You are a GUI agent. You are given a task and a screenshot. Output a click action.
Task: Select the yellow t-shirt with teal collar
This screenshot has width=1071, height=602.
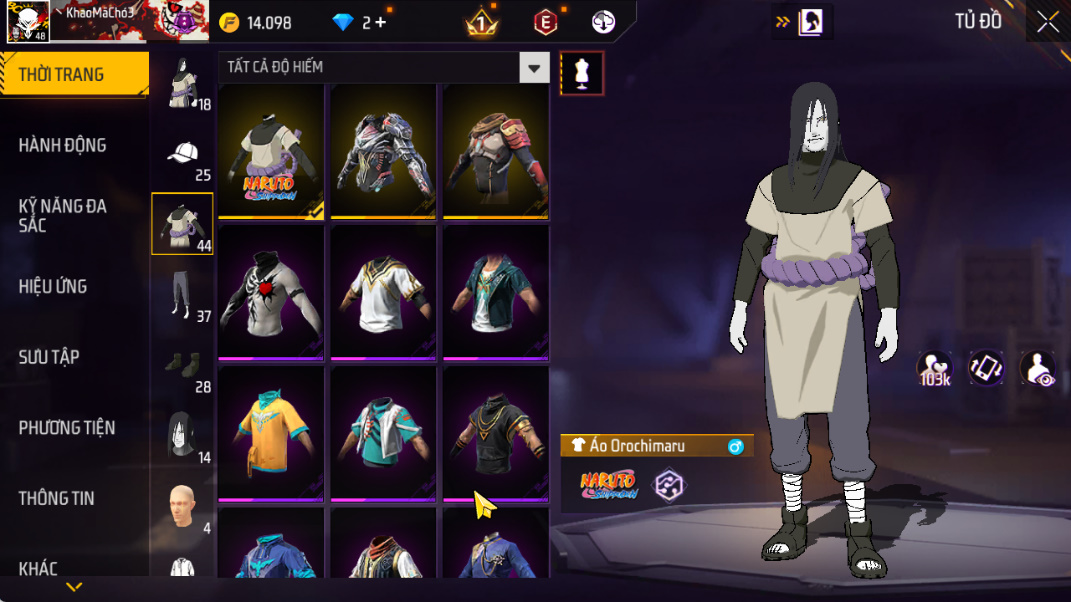point(271,433)
